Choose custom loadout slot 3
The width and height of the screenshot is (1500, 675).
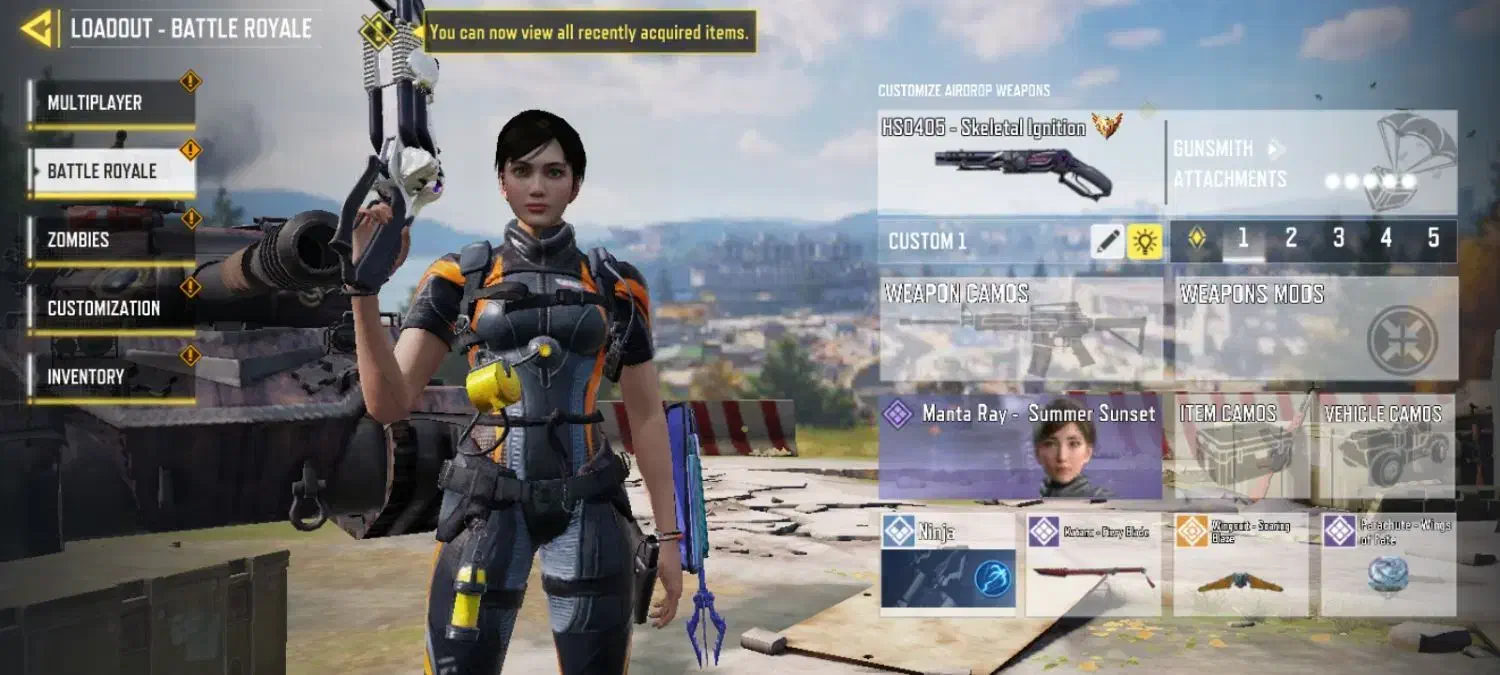(x=1338, y=239)
